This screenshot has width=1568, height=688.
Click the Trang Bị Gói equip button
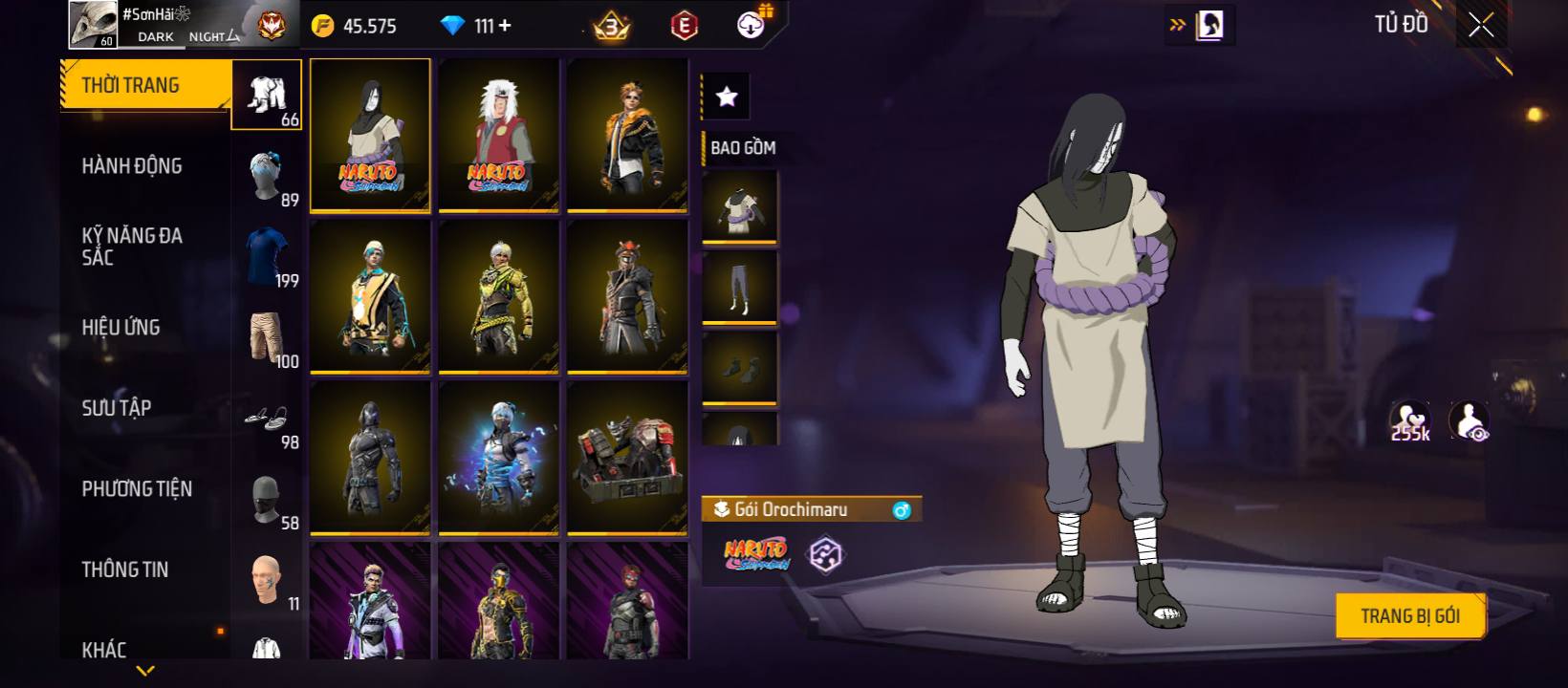pos(1409,616)
